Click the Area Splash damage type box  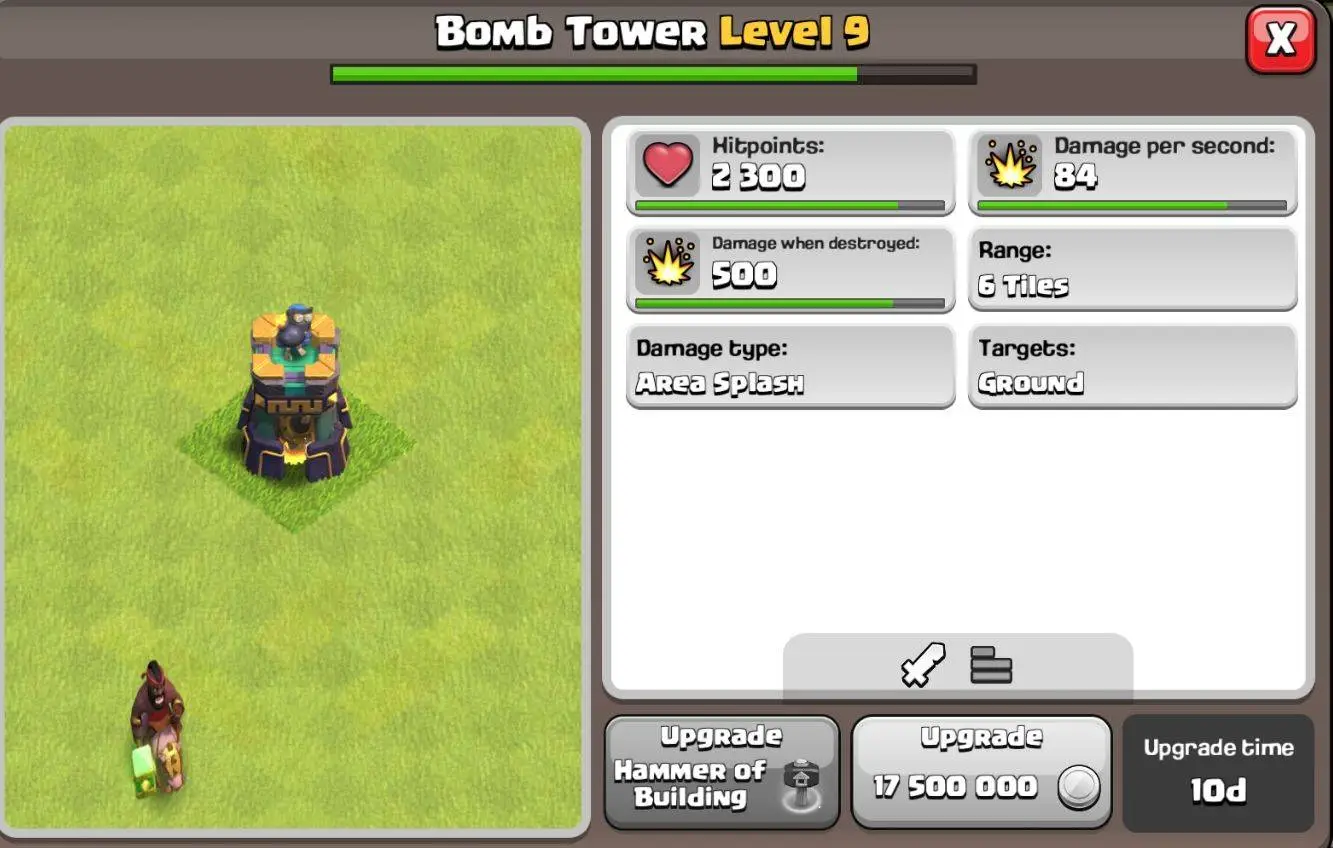coord(790,367)
